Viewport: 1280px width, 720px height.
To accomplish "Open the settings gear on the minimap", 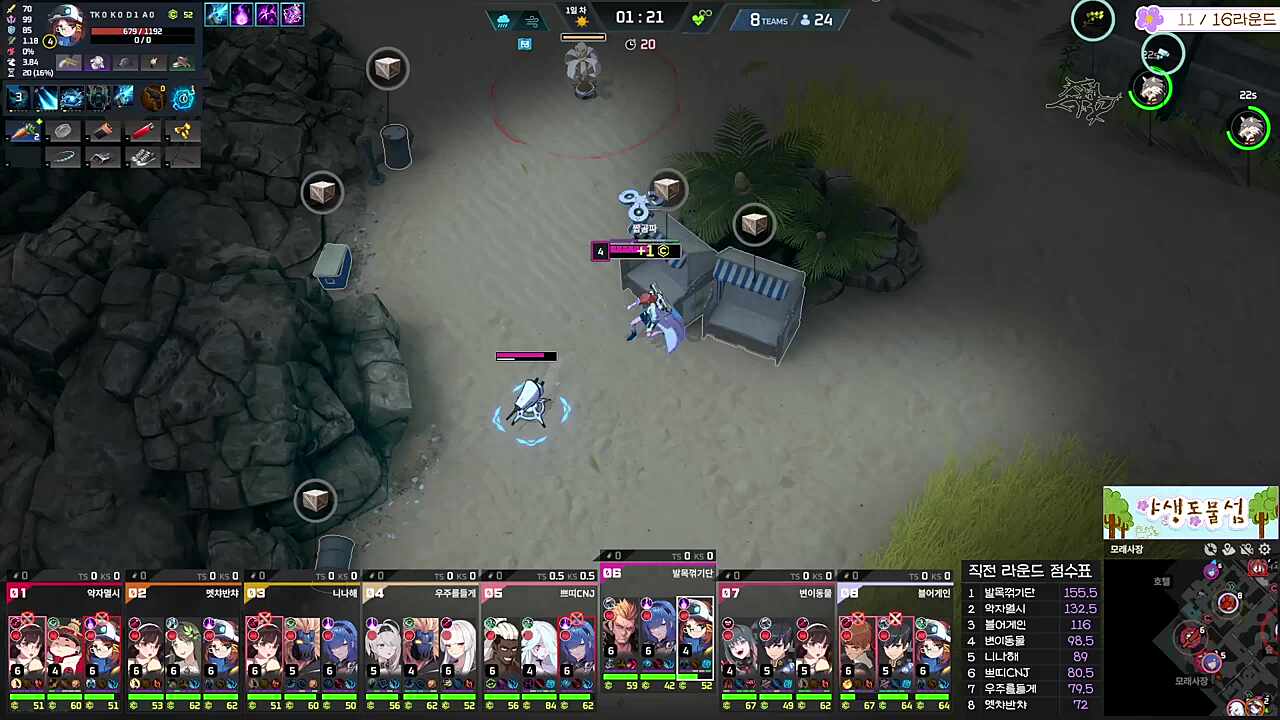I will click(1264, 550).
